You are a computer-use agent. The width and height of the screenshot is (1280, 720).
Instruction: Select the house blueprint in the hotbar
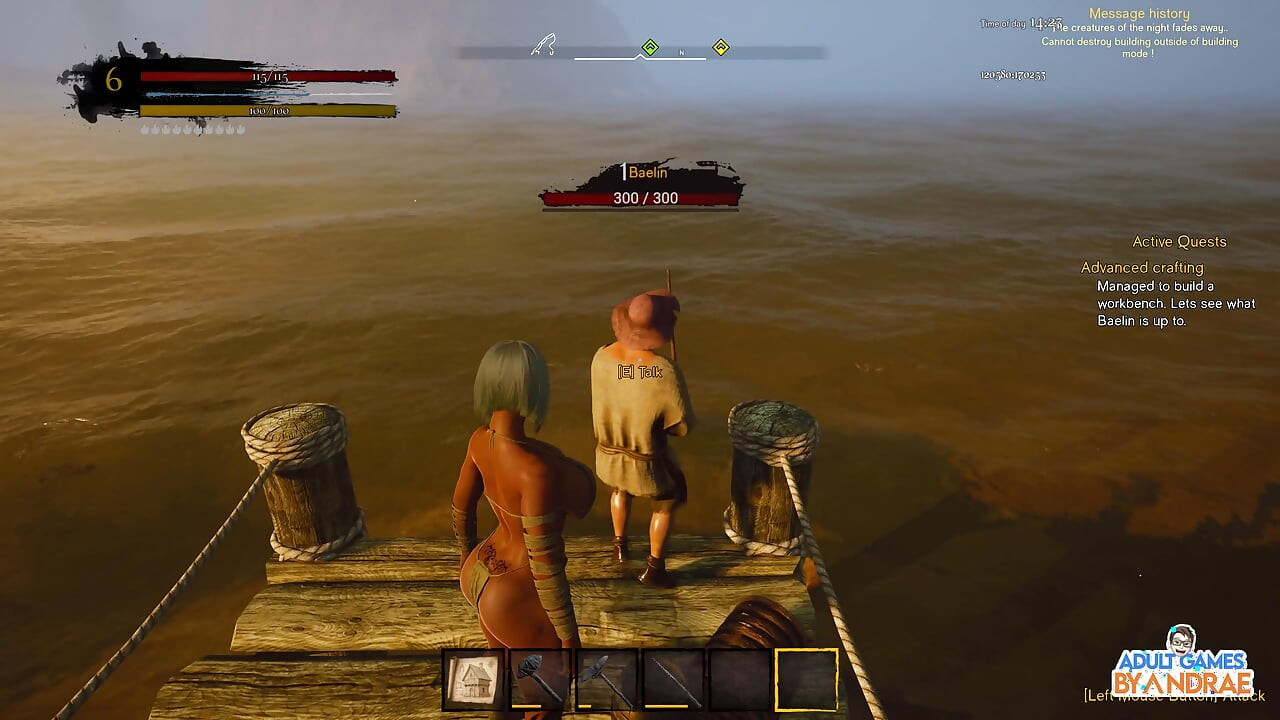coord(473,678)
